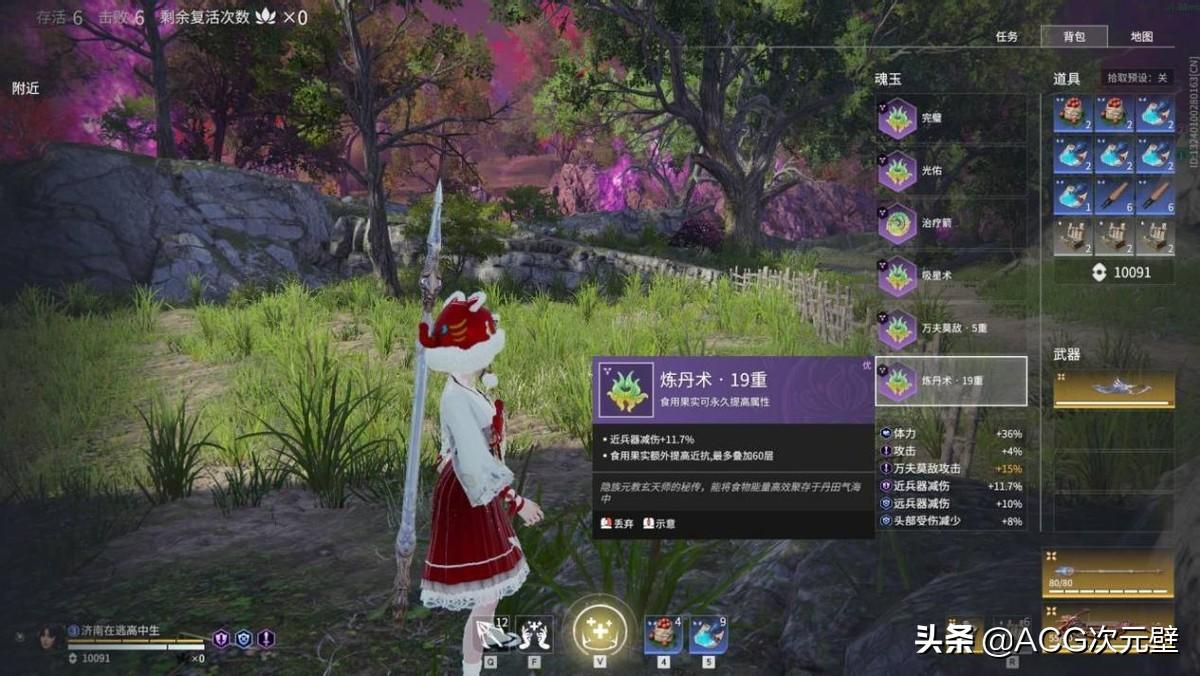Select the 炼丹术·19重 soul jade row
1200x676 pixels.
[950, 381]
